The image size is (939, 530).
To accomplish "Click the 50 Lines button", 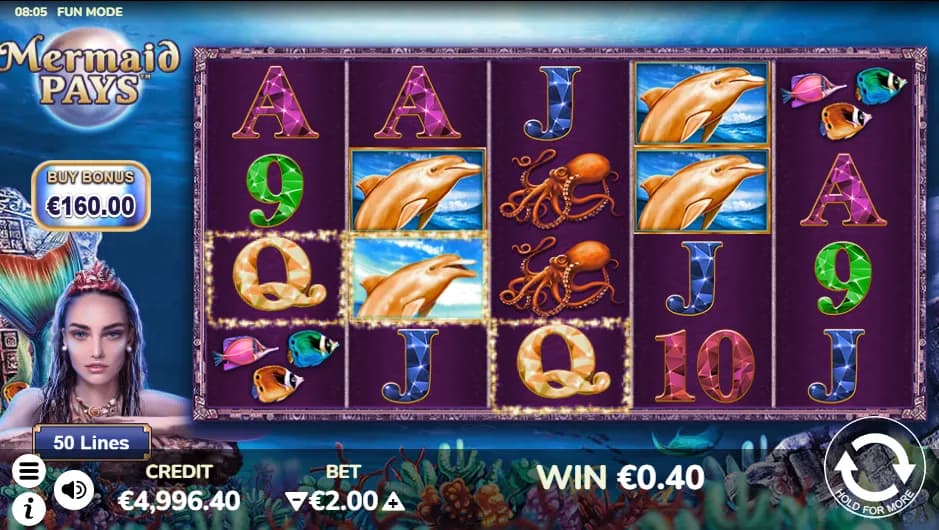I will point(91,442).
